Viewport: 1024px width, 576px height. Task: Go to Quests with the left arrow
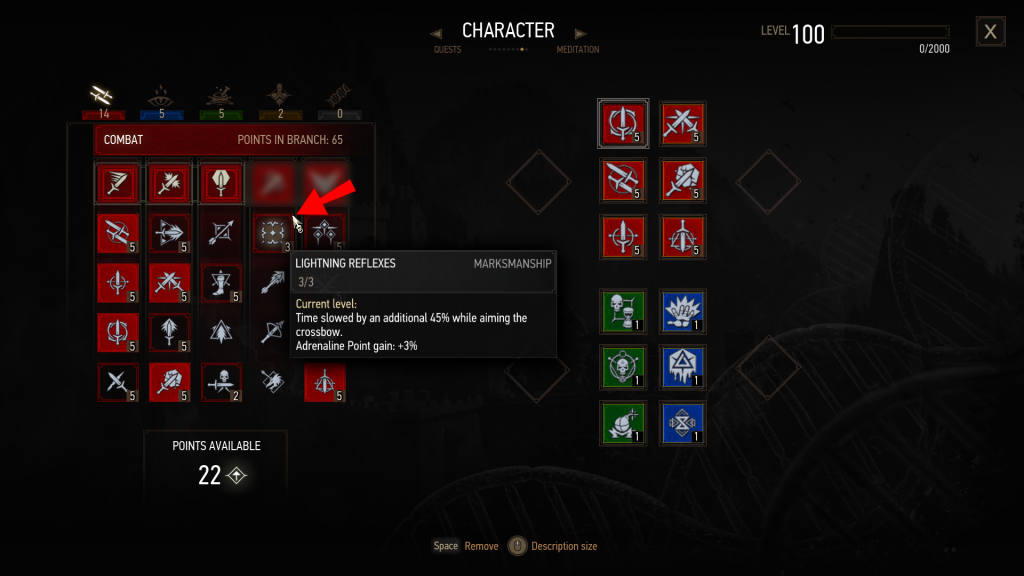(x=436, y=34)
